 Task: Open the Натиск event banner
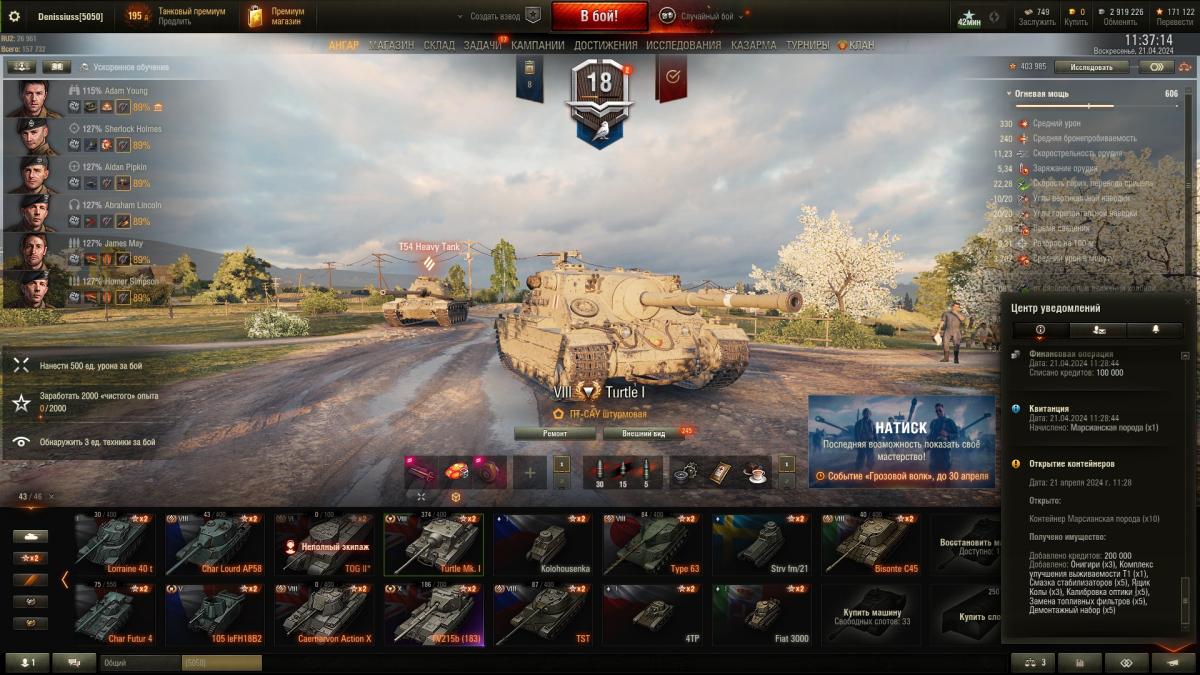coord(901,441)
